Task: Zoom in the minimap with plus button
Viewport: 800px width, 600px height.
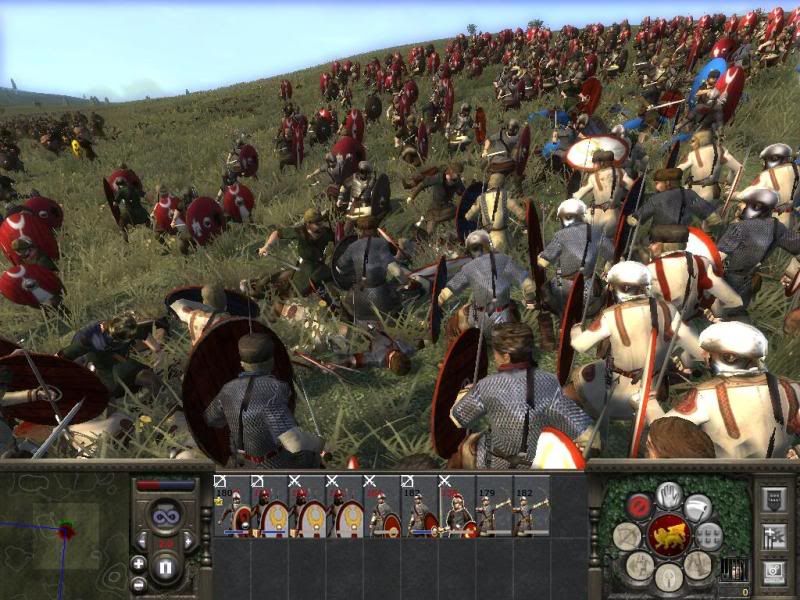Action: [138, 563]
